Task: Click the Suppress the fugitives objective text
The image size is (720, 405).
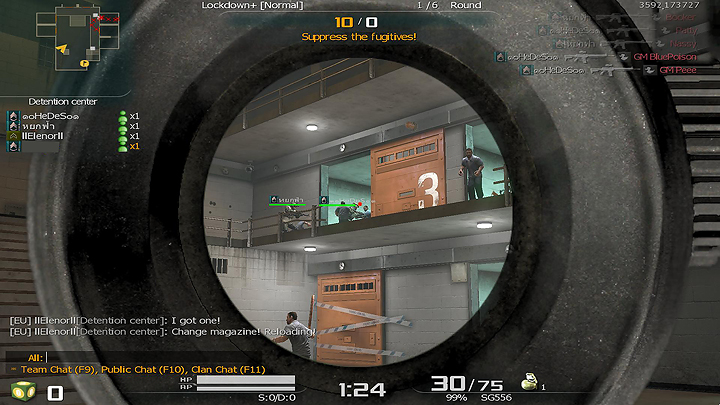Action: point(359,37)
